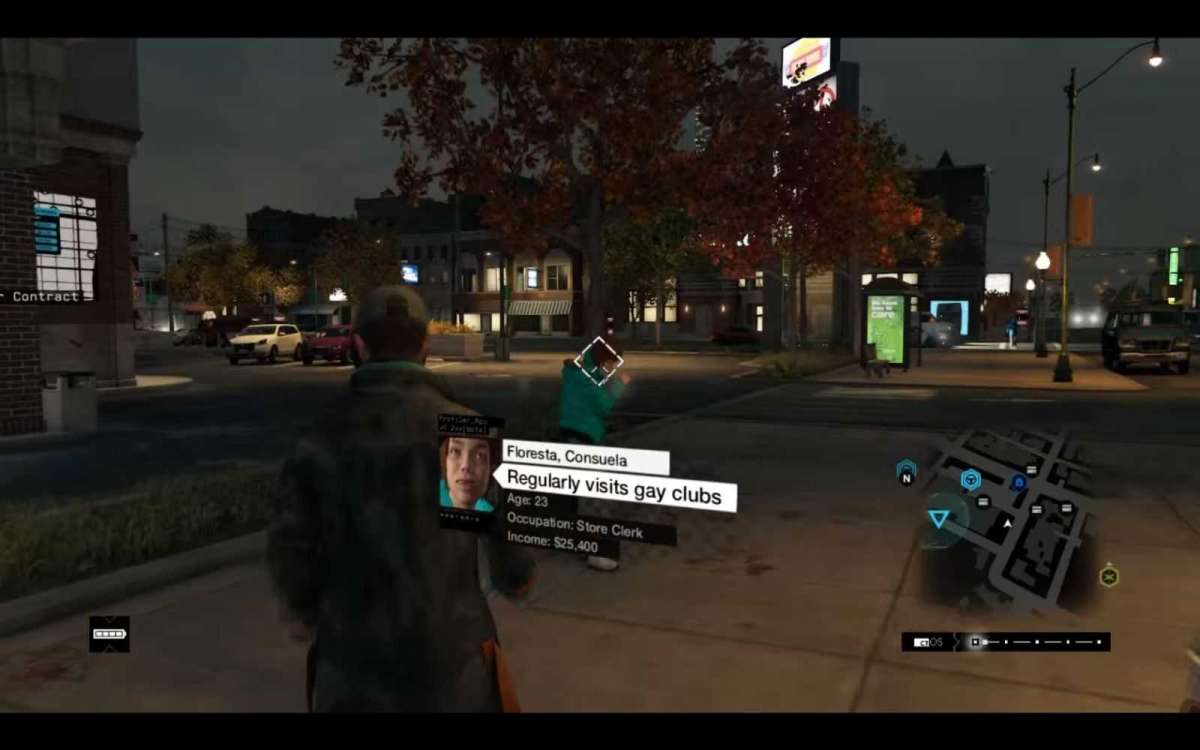This screenshot has width=1200, height=750.
Task: Click the ctOS status bar
Action: point(1005,642)
